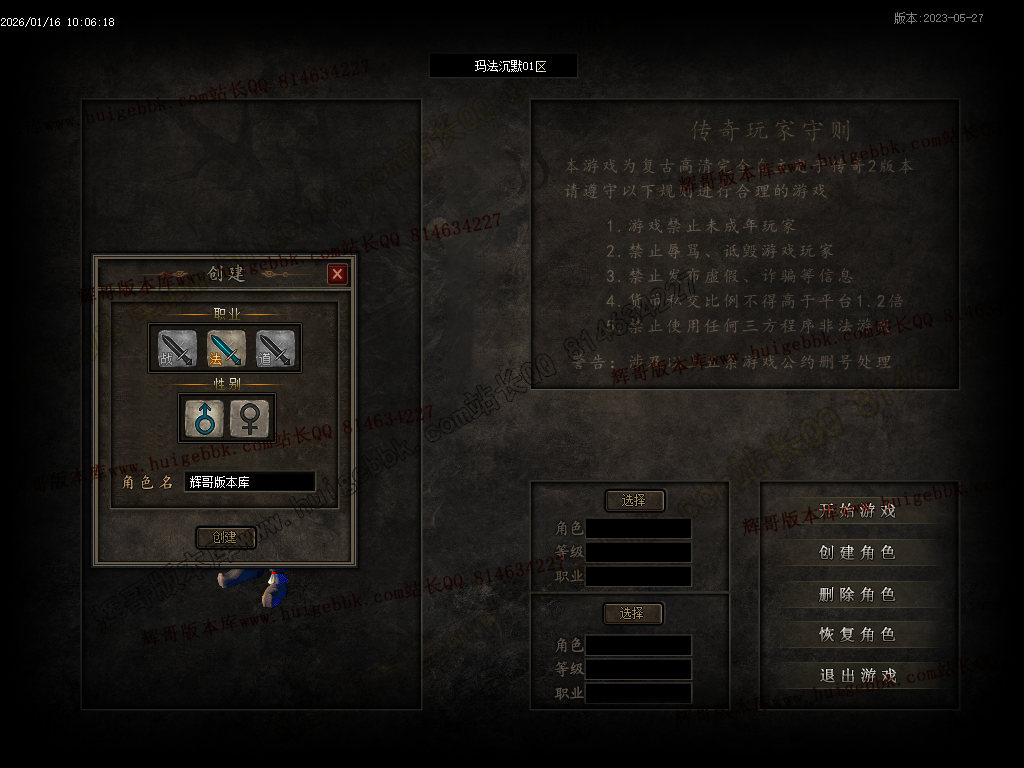The height and width of the screenshot is (768, 1024).
Task: Choose 删除角色 to delete a character
Action: point(857,594)
